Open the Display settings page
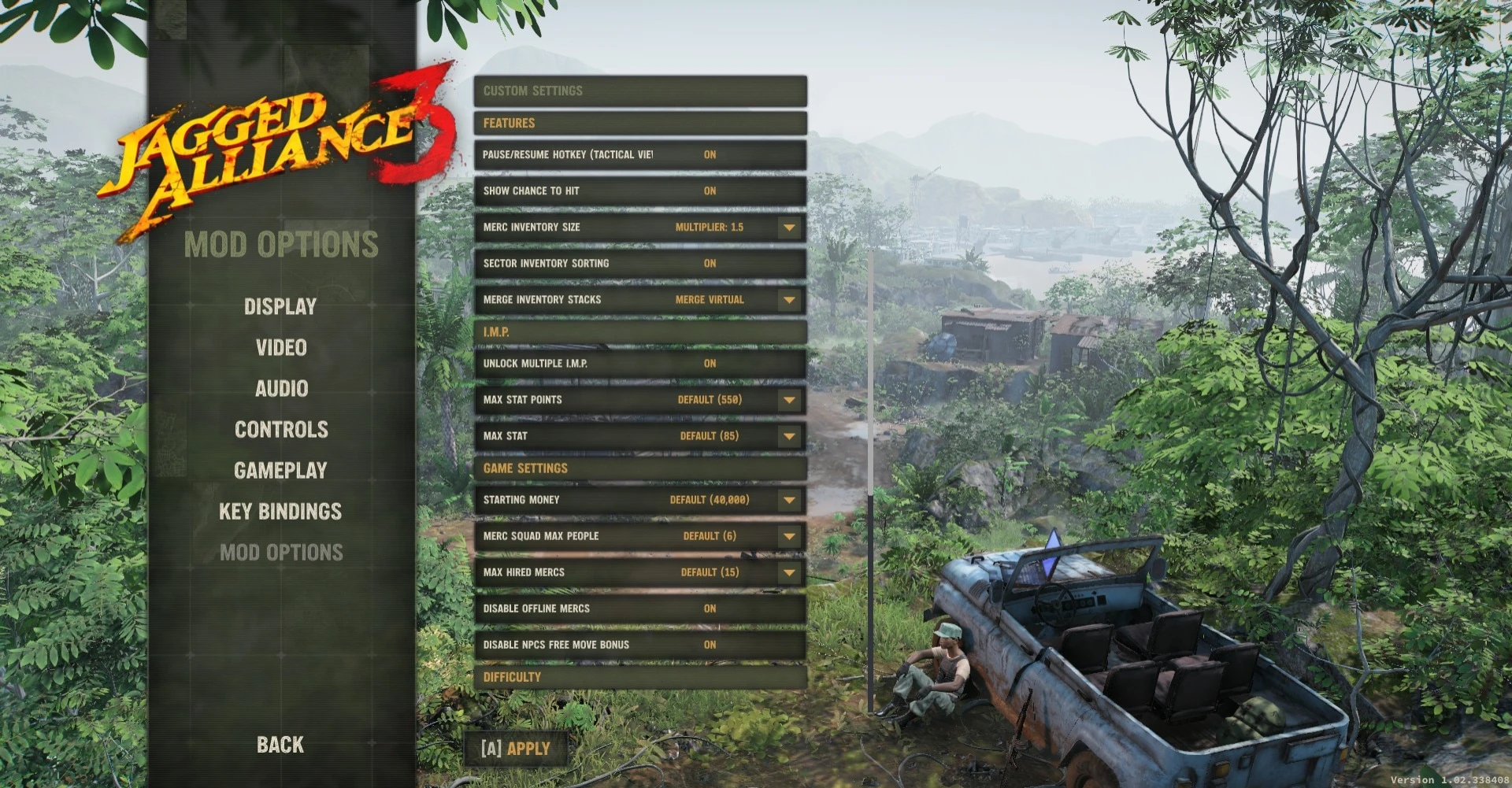 [281, 306]
